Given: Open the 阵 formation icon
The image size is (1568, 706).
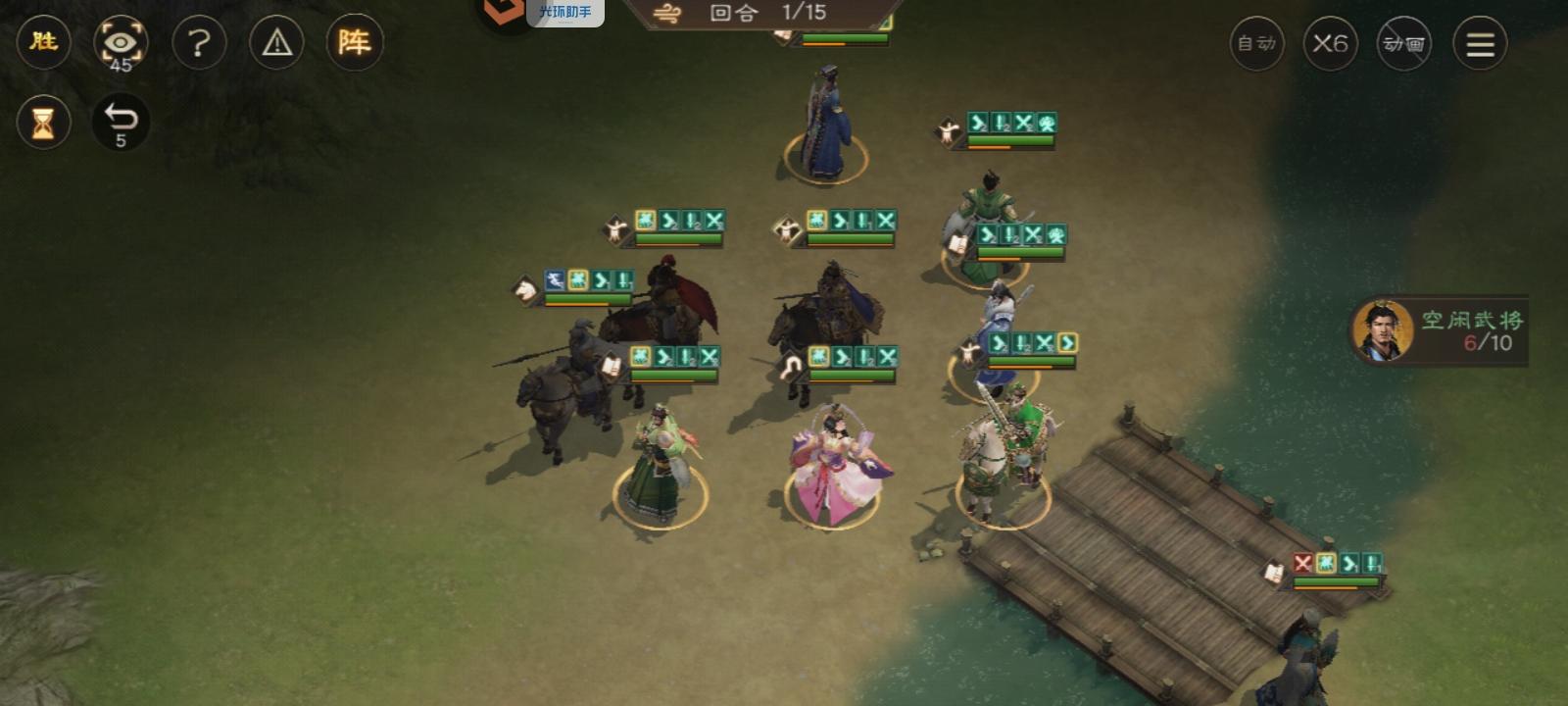Looking at the screenshot, I should coord(356,43).
